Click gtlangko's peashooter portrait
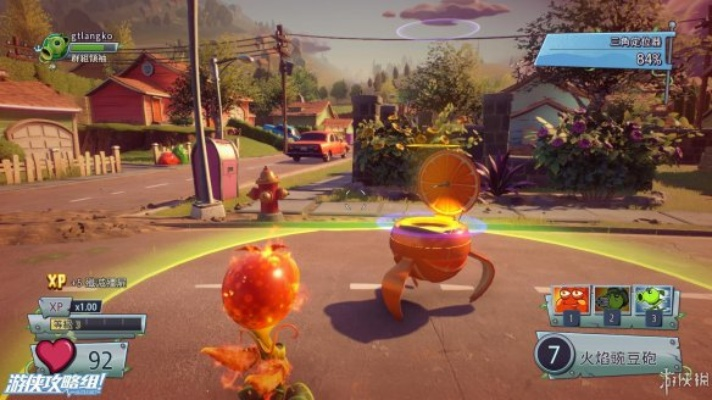 [54, 48]
